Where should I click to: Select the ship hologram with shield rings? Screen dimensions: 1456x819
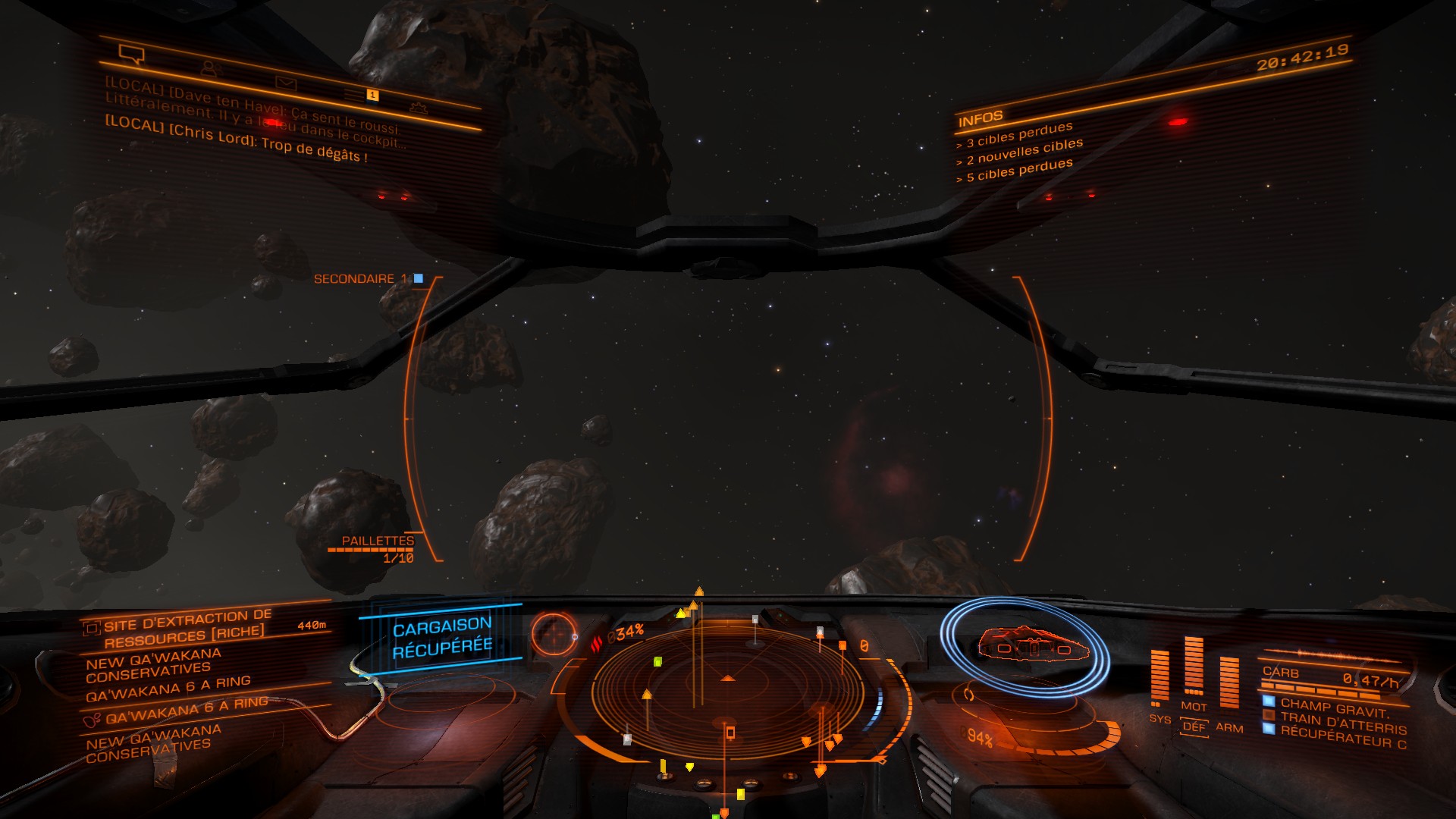tap(1025, 645)
